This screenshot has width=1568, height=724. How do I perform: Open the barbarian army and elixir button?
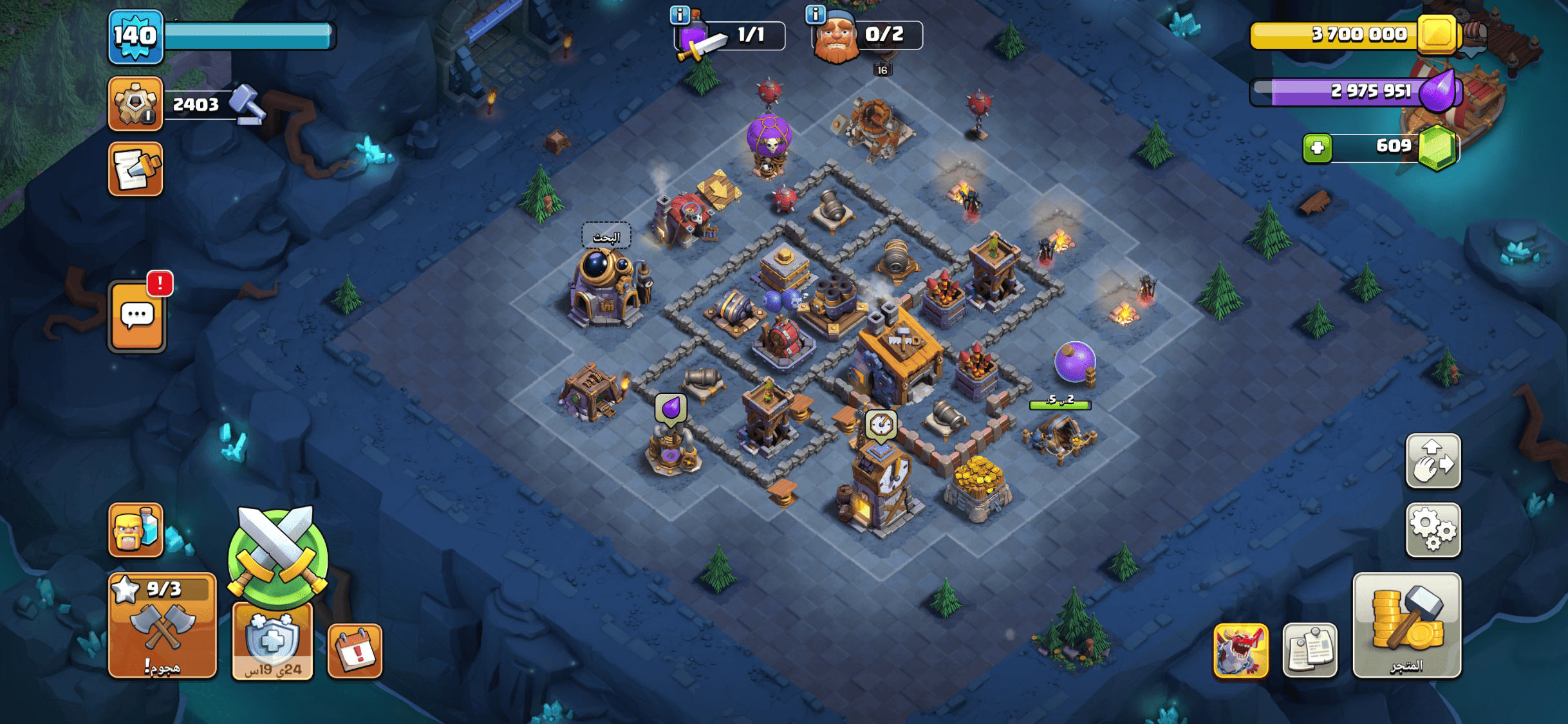pos(135,530)
